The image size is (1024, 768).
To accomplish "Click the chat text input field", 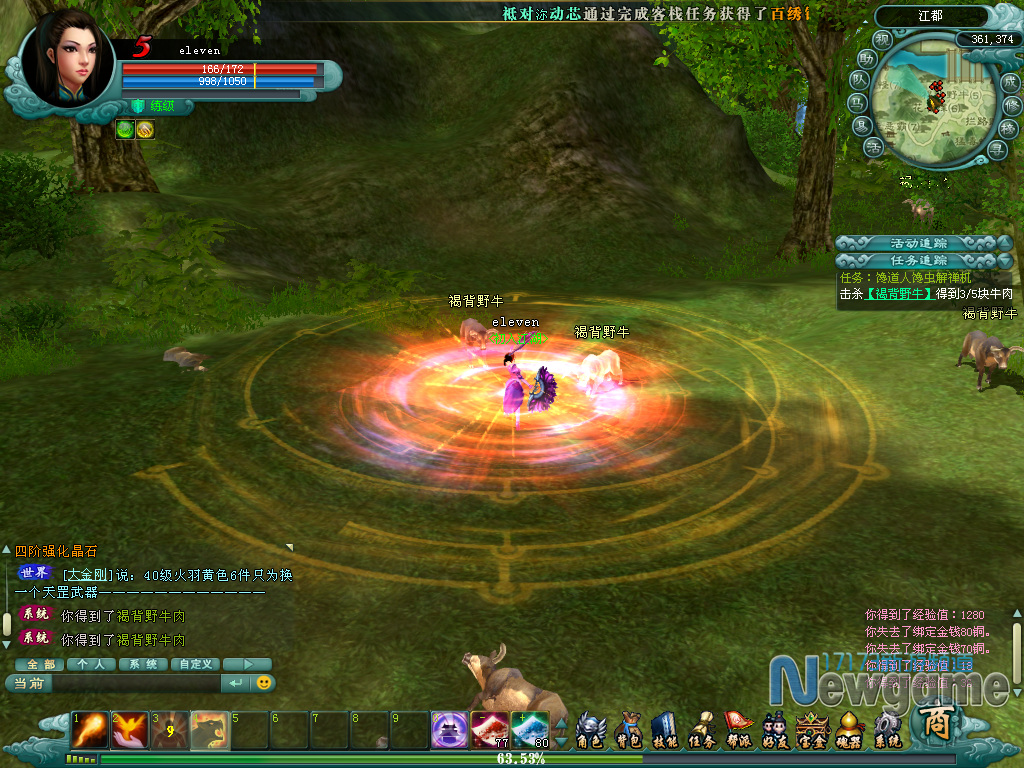I will coord(135,683).
